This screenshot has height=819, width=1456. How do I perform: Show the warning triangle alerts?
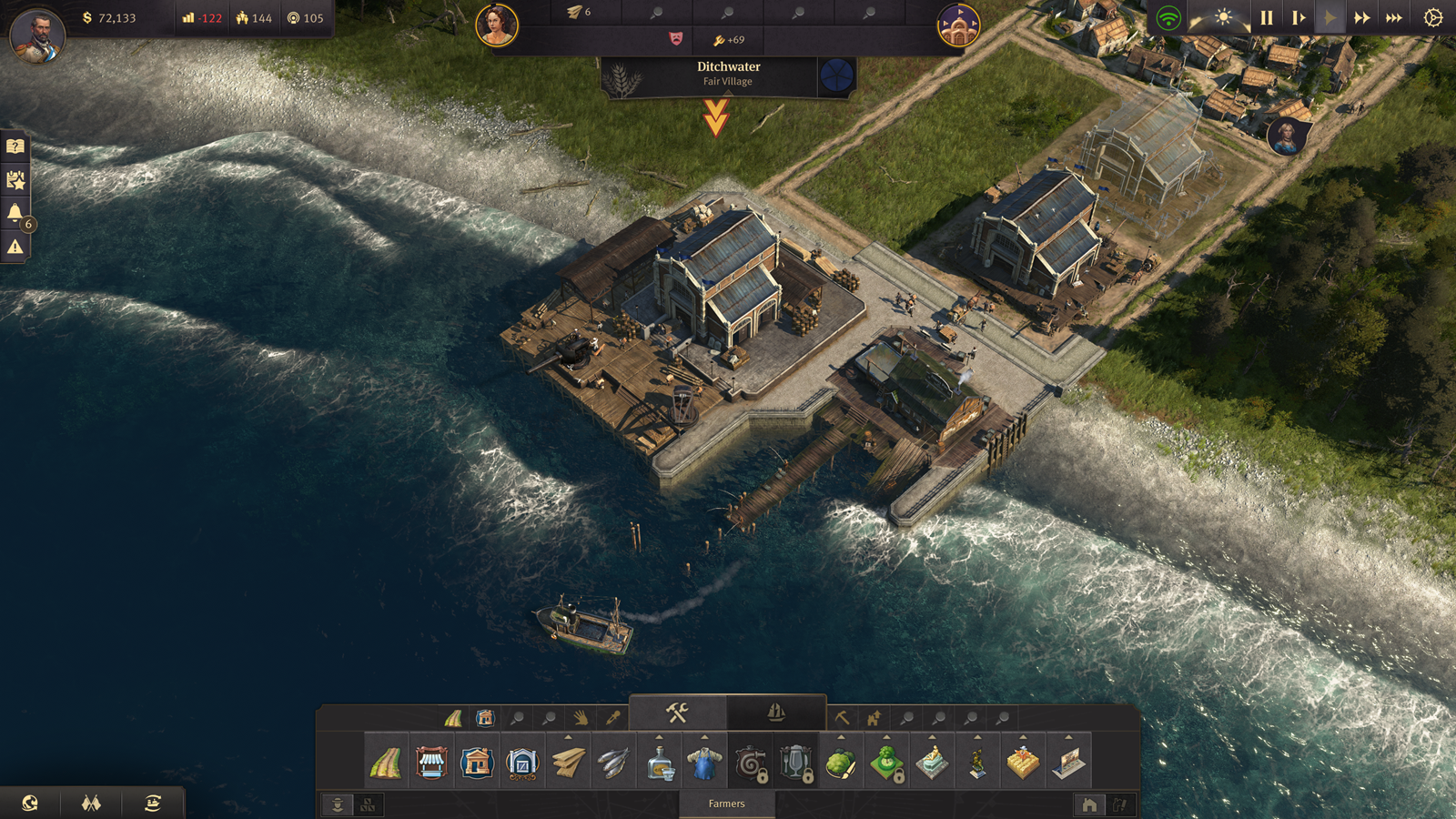15,247
